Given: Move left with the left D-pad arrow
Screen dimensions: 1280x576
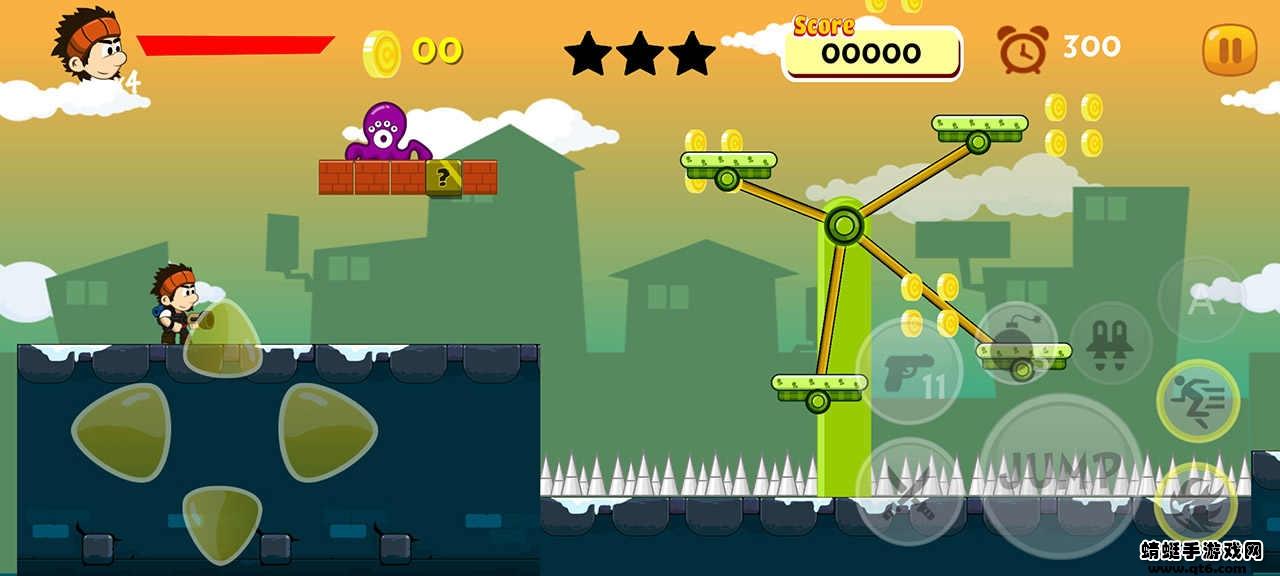Looking at the screenshot, I should pos(122,432).
